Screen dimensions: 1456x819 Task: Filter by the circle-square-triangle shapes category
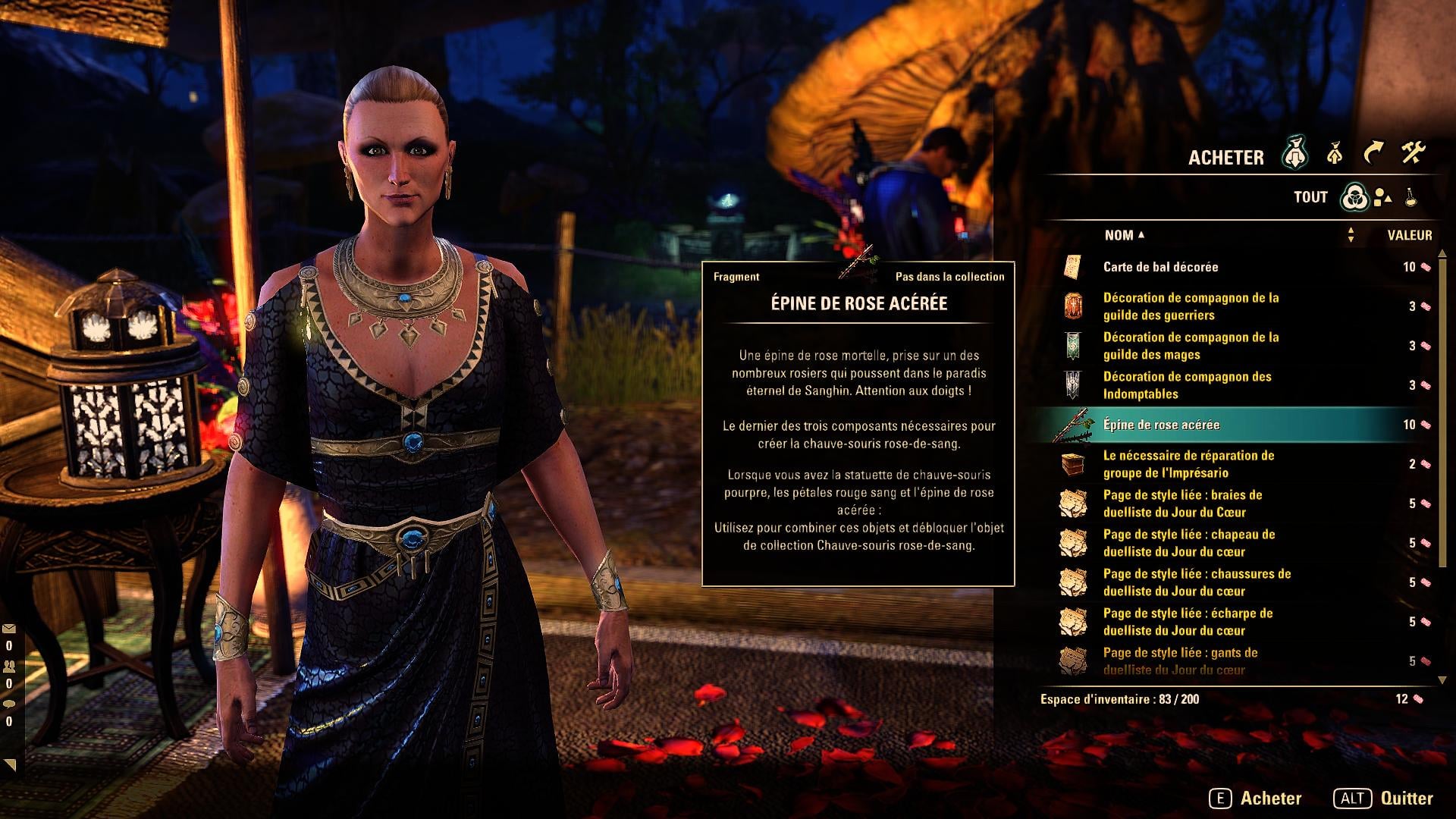point(1382,197)
